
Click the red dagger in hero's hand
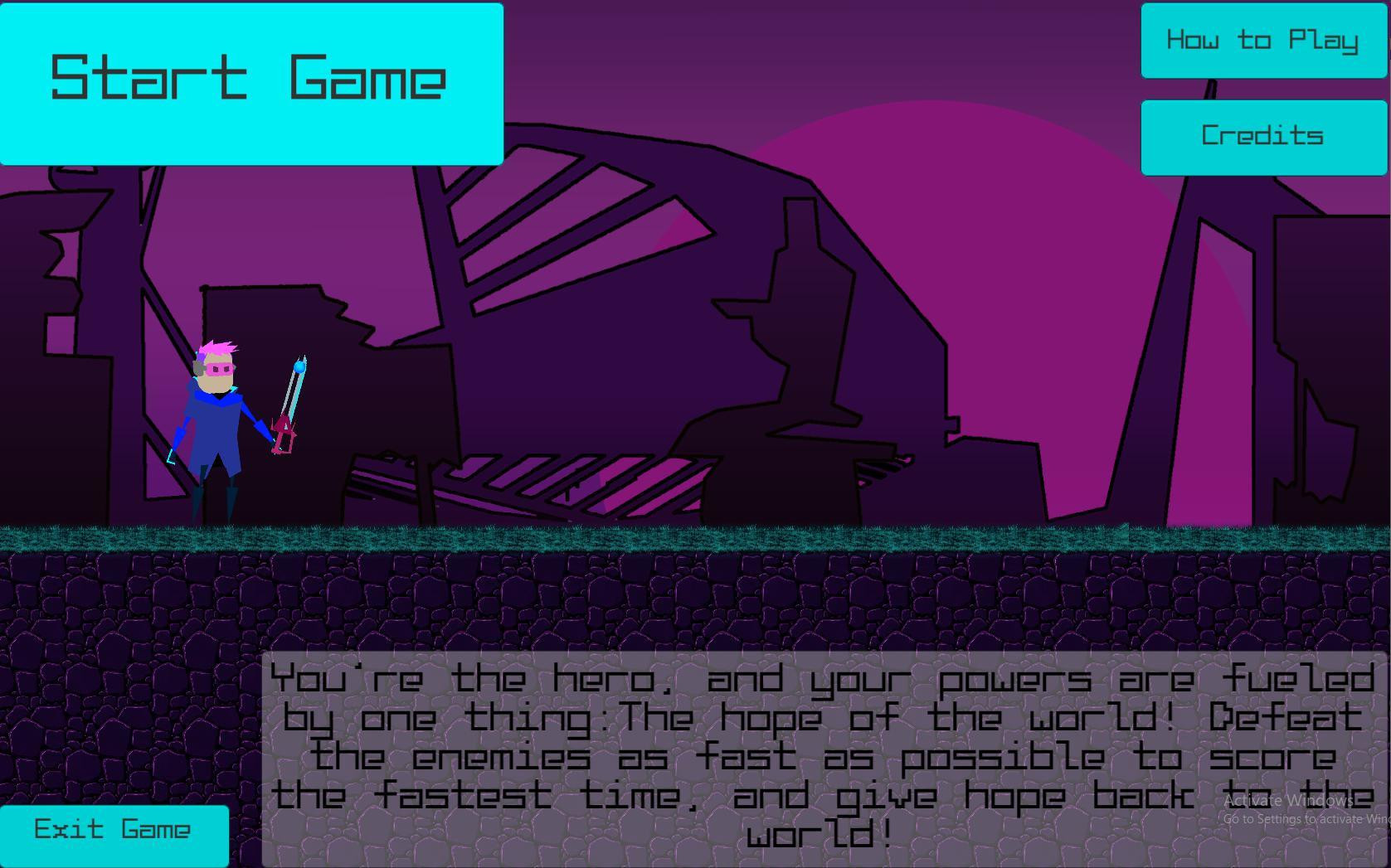pyautogui.click(x=283, y=437)
